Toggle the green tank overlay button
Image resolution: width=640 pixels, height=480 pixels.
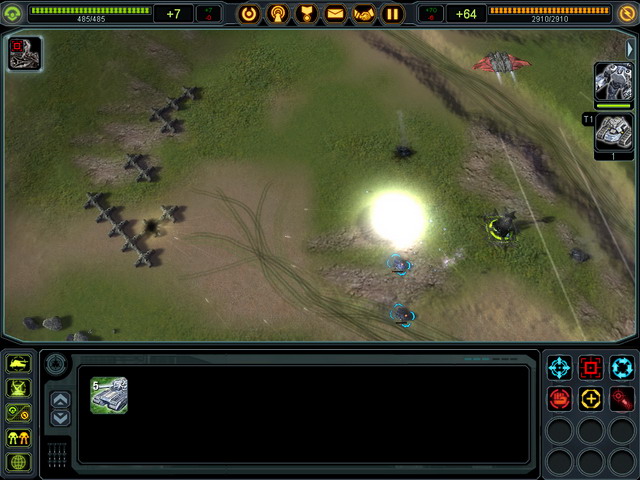click(x=18, y=364)
